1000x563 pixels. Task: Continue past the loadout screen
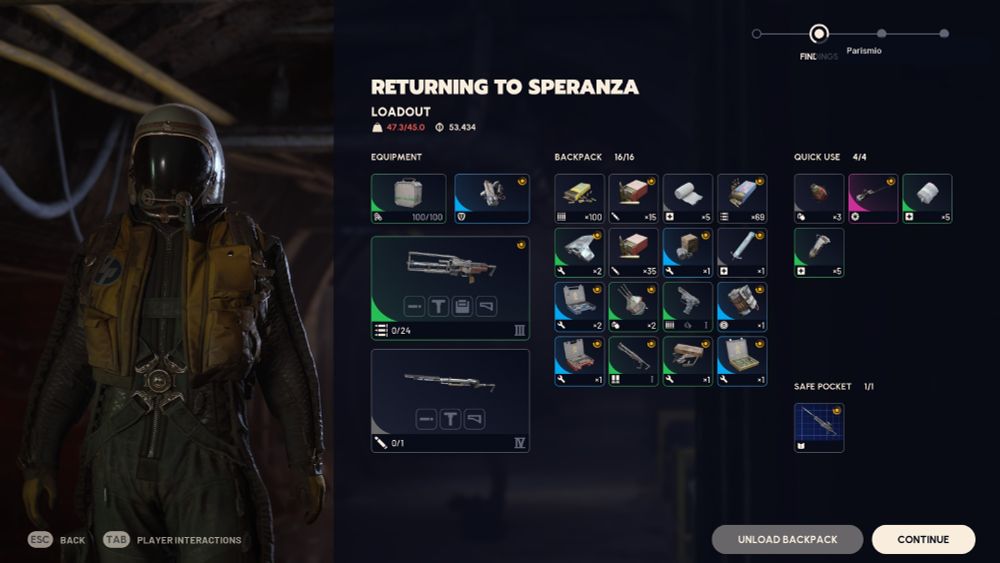click(x=923, y=539)
